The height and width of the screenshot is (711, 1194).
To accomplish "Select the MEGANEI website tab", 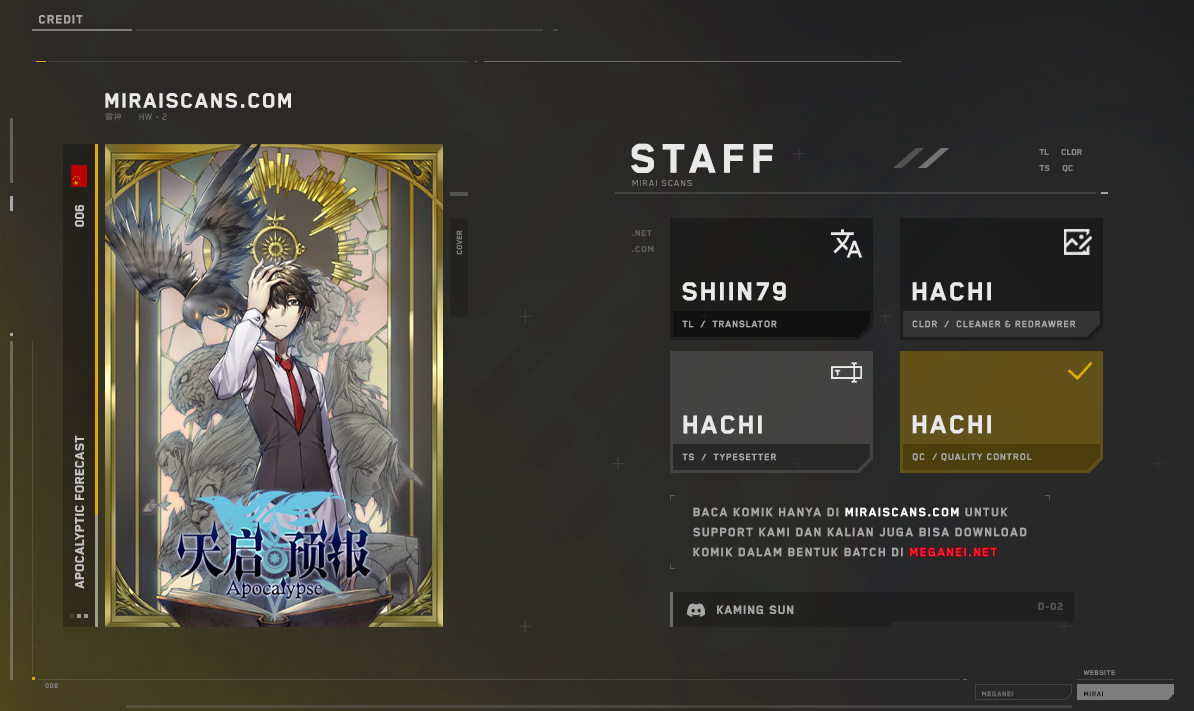I will tap(1022, 692).
